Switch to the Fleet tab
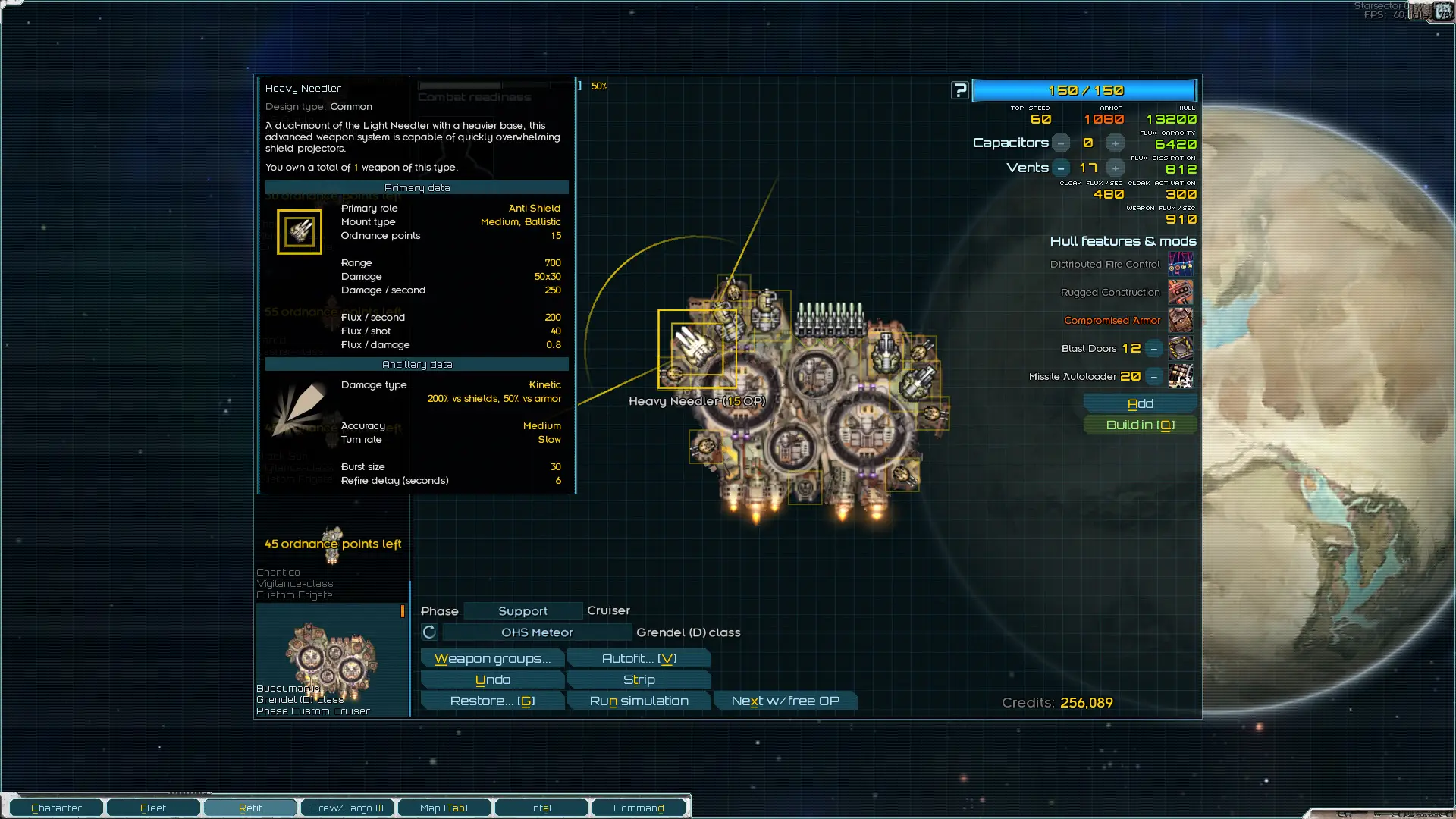This screenshot has height=819, width=1456. click(x=153, y=808)
